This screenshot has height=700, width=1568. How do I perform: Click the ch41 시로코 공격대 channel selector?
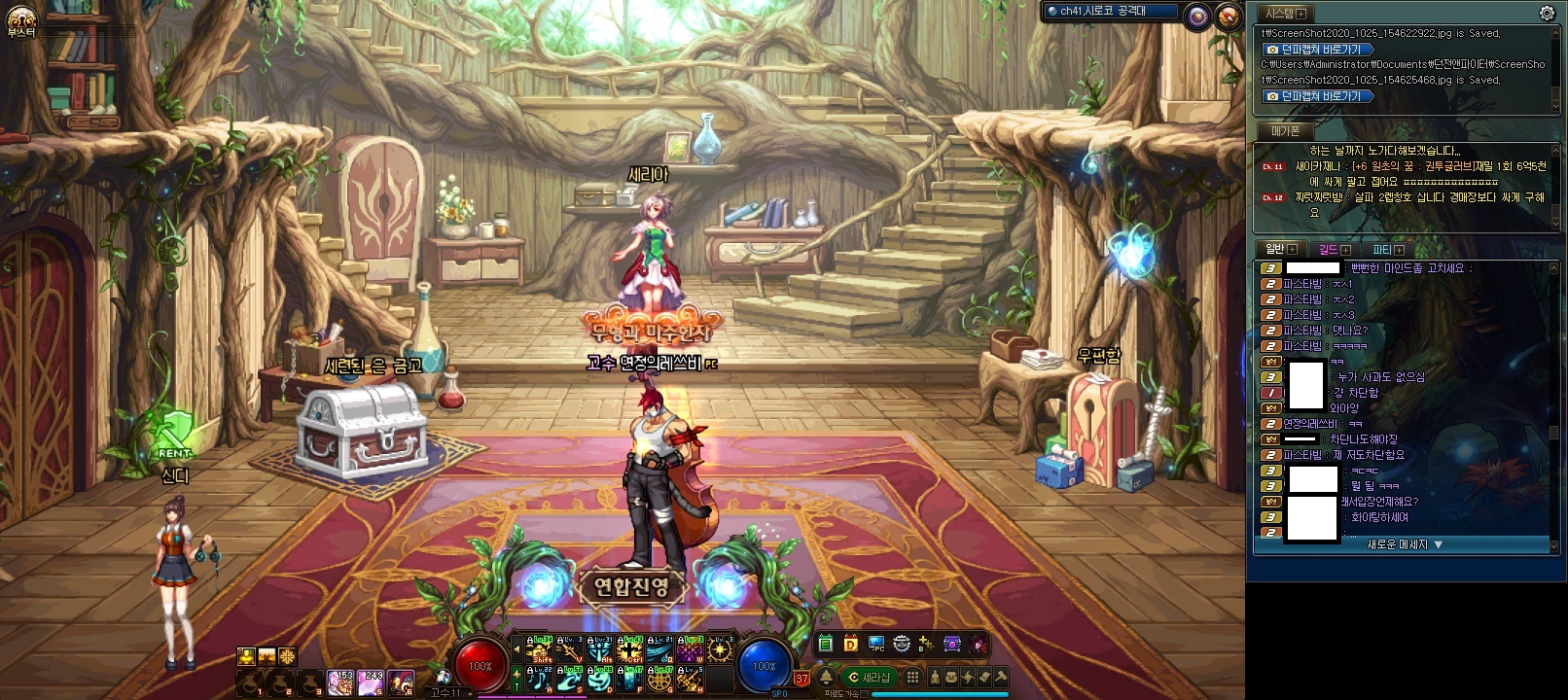pos(1109,12)
